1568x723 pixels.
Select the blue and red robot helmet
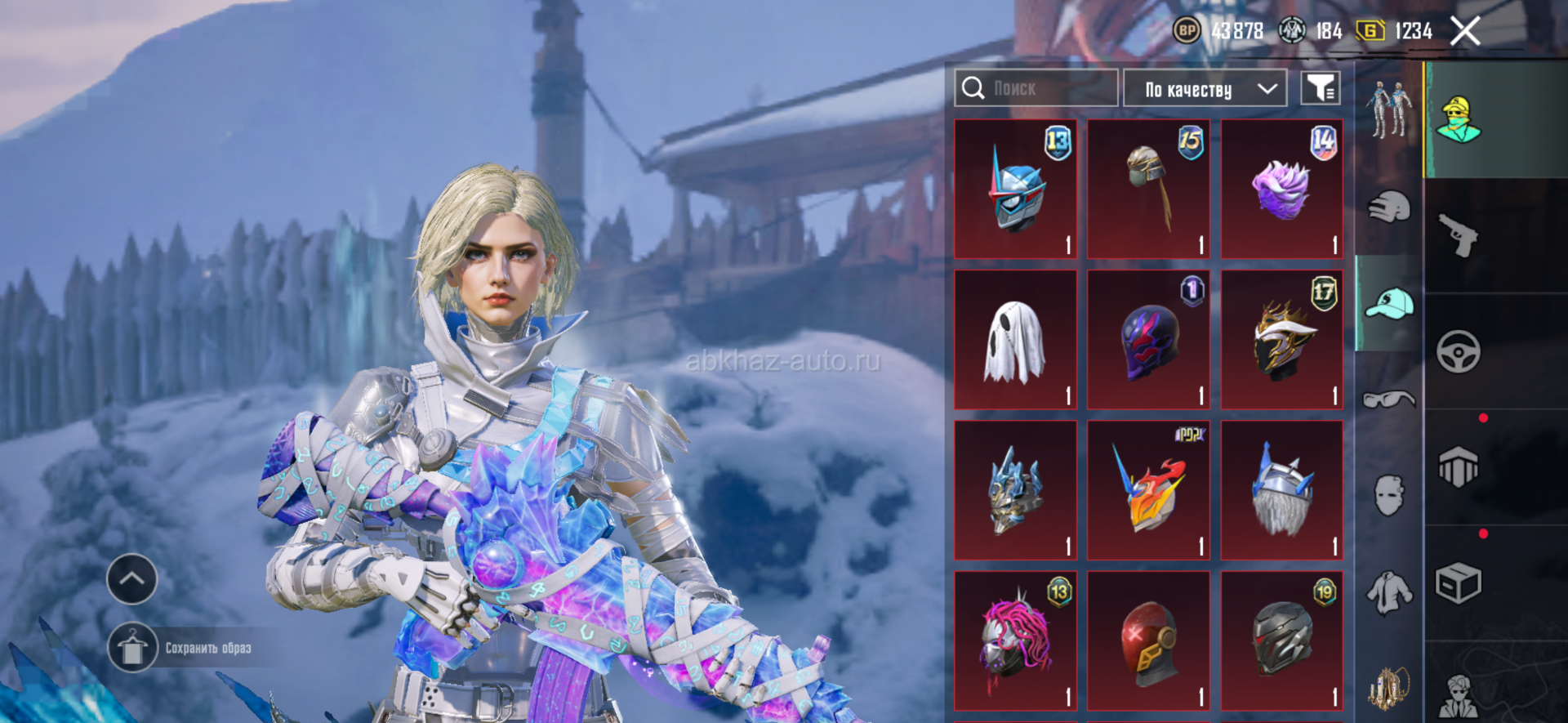[1015, 190]
